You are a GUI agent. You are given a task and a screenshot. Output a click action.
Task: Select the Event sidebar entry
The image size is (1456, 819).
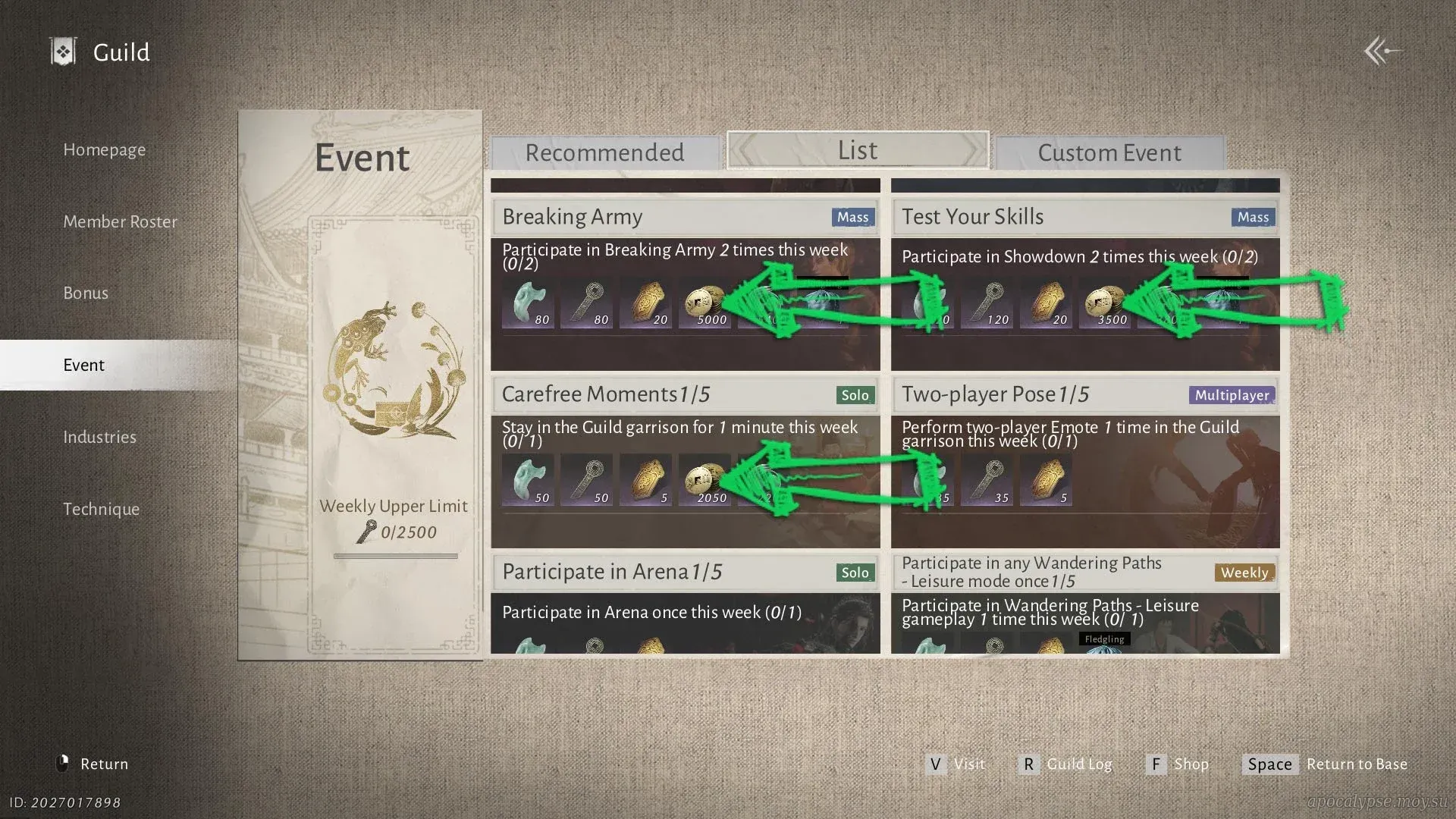(83, 366)
